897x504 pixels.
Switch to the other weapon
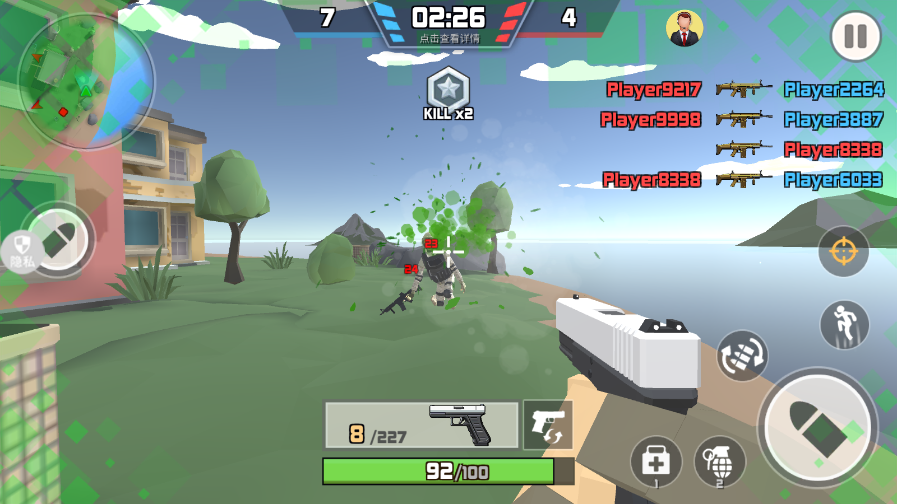(x=547, y=425)
